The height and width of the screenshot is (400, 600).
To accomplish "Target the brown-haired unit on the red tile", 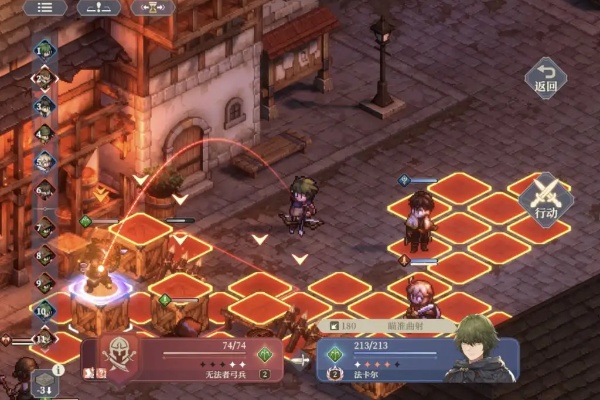I will point(417,221).
